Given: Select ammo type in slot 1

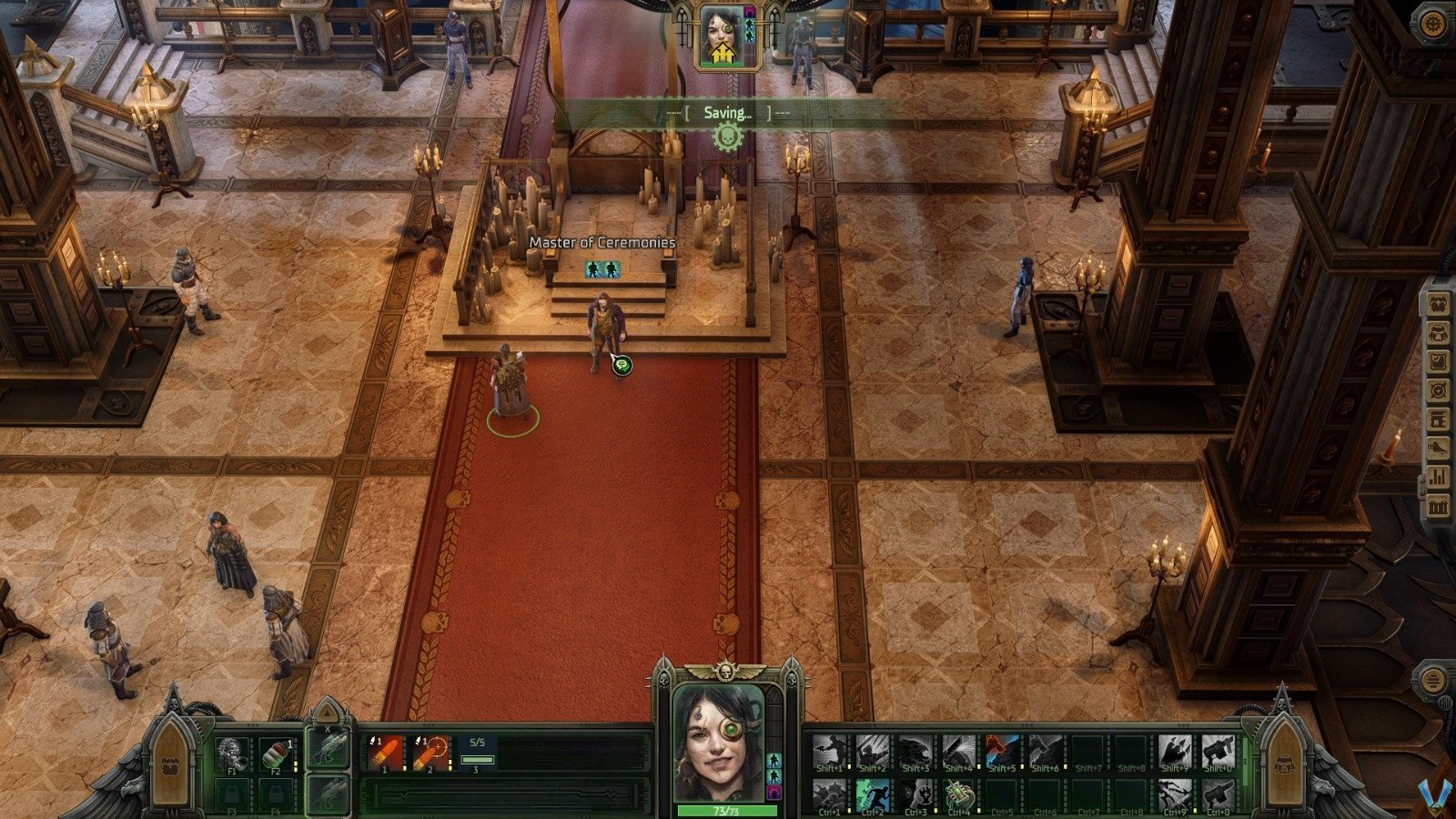Looking at the screenshot, I should click(x=384, y=753).
